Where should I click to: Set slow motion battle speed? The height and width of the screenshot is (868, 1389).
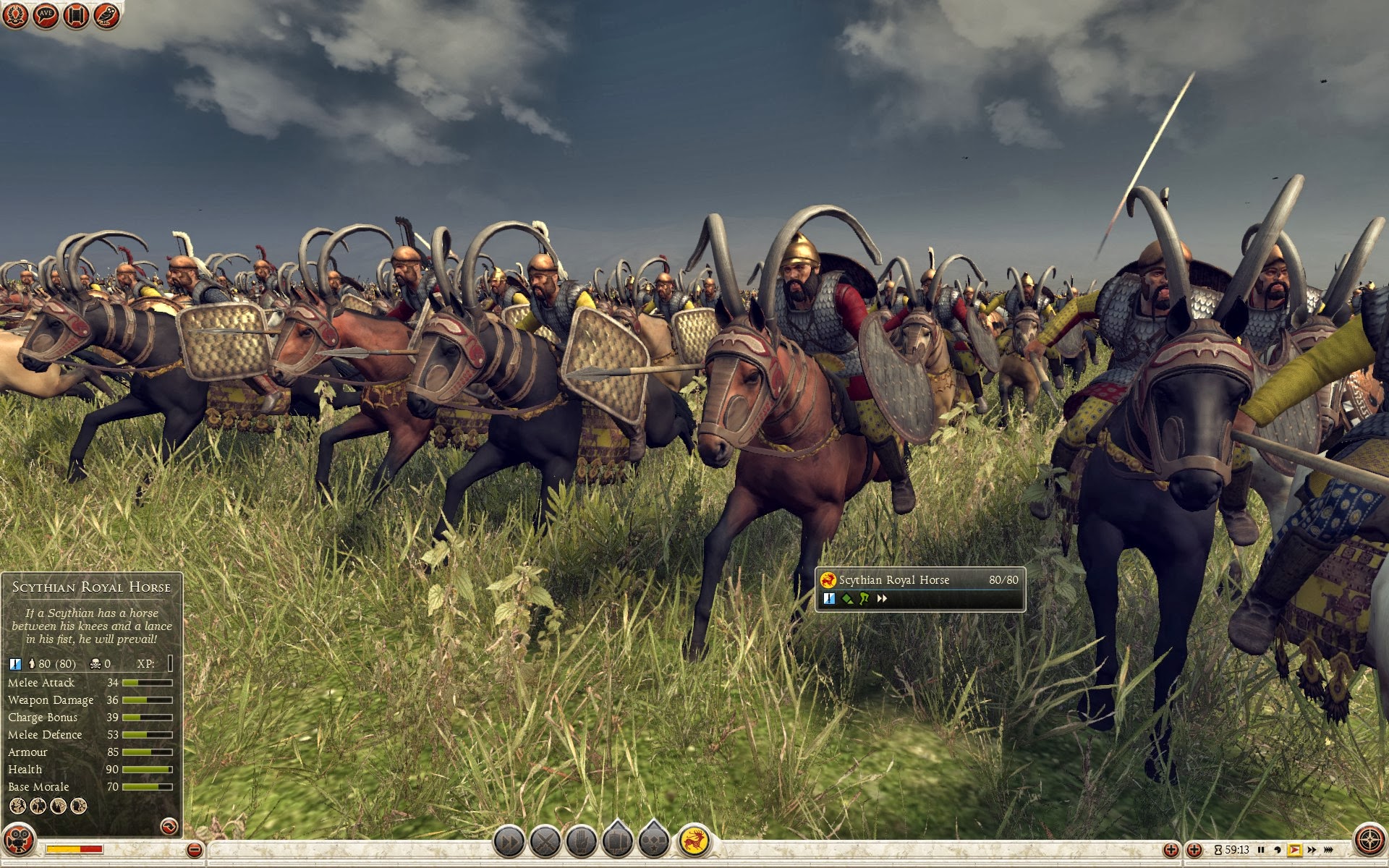coord(1278,850)
